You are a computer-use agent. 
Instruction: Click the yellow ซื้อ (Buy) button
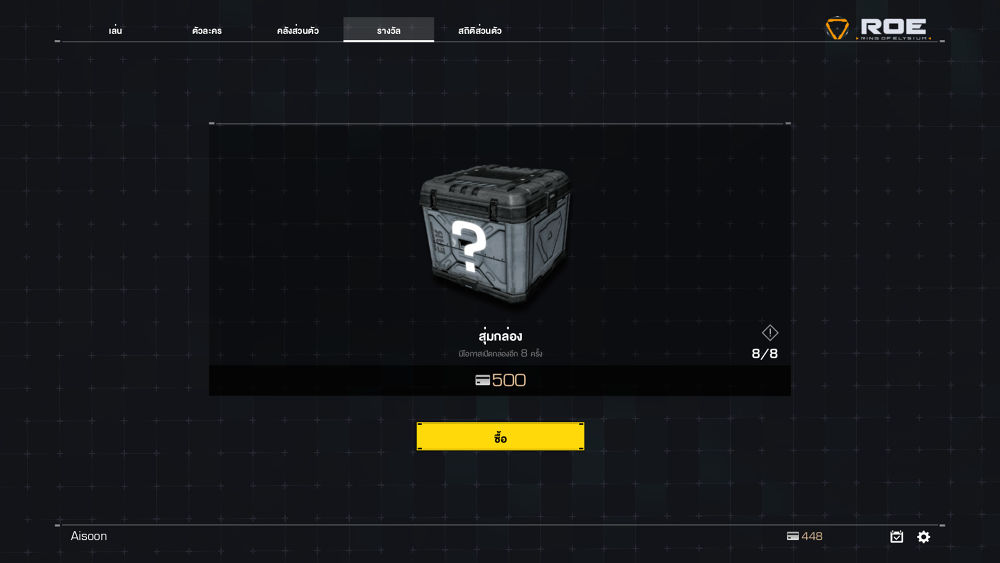point(500,437)
